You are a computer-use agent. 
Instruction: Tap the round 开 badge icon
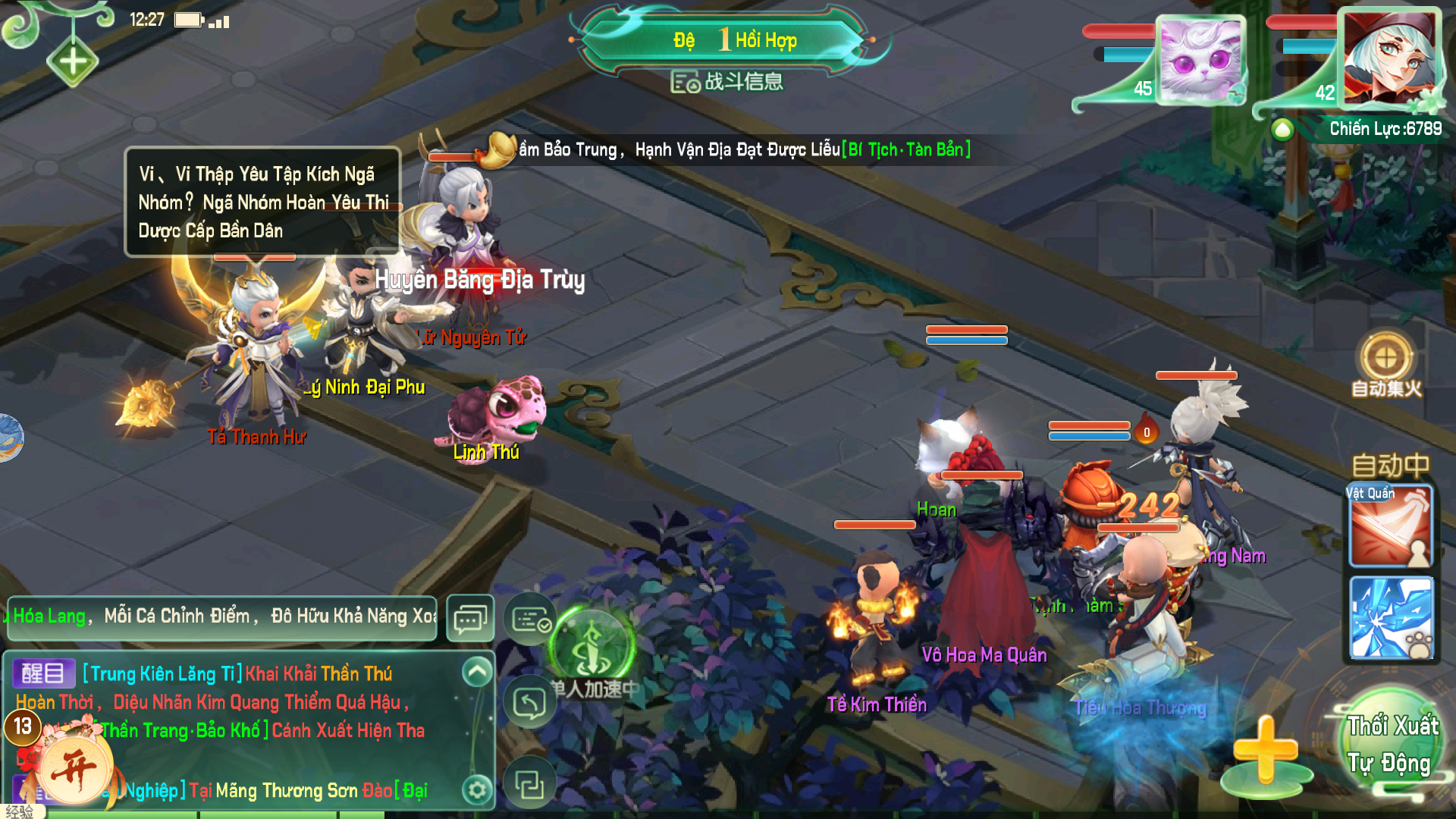(74, 766)
